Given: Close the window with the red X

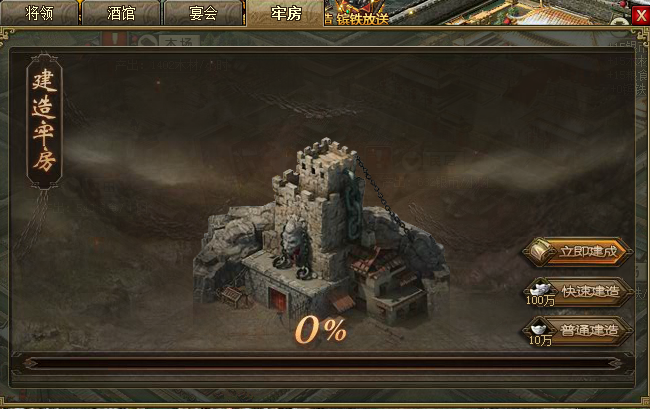Looking at the screenshot, I should (640, 15).
